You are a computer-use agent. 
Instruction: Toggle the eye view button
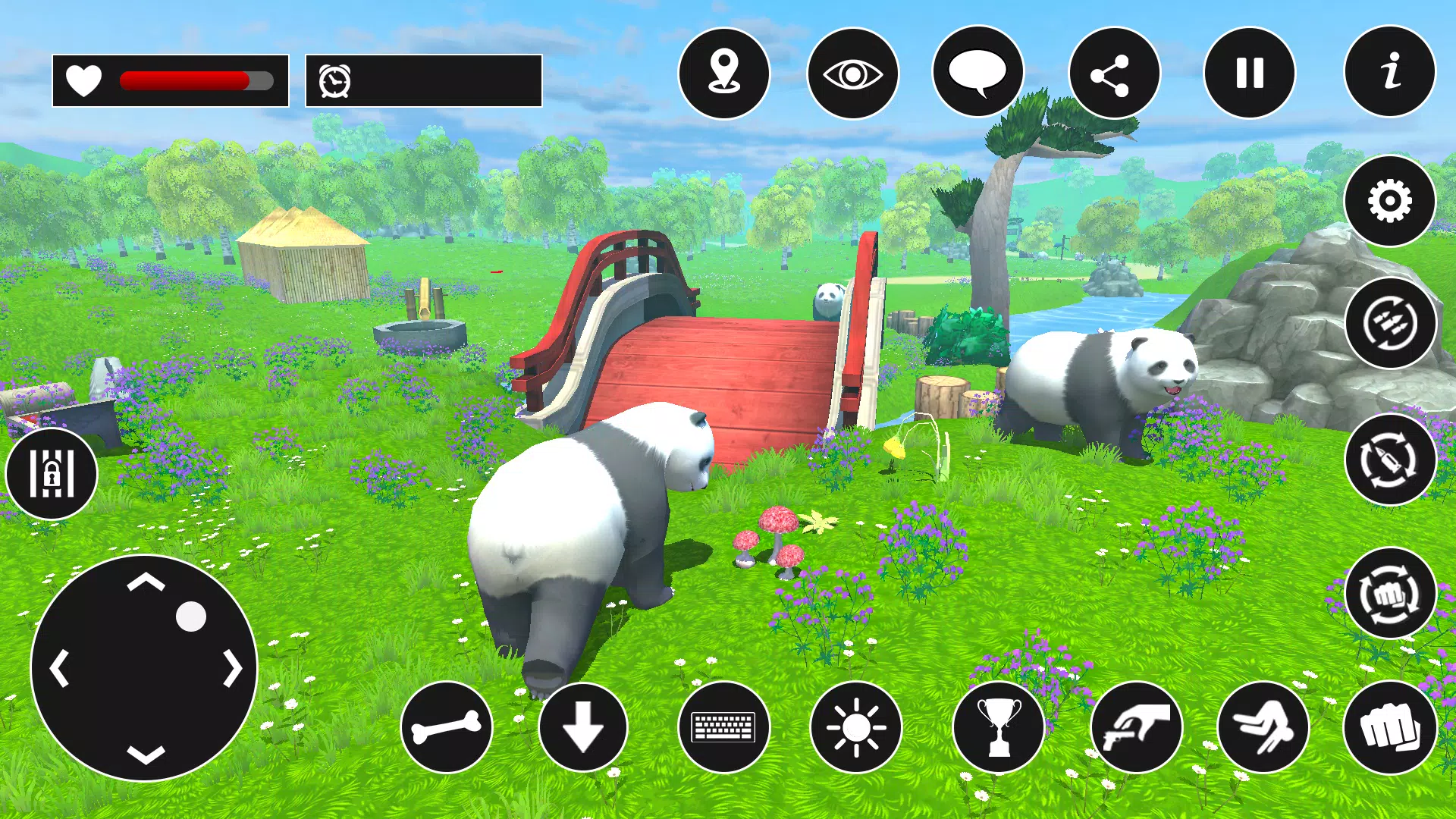(852, 74)
